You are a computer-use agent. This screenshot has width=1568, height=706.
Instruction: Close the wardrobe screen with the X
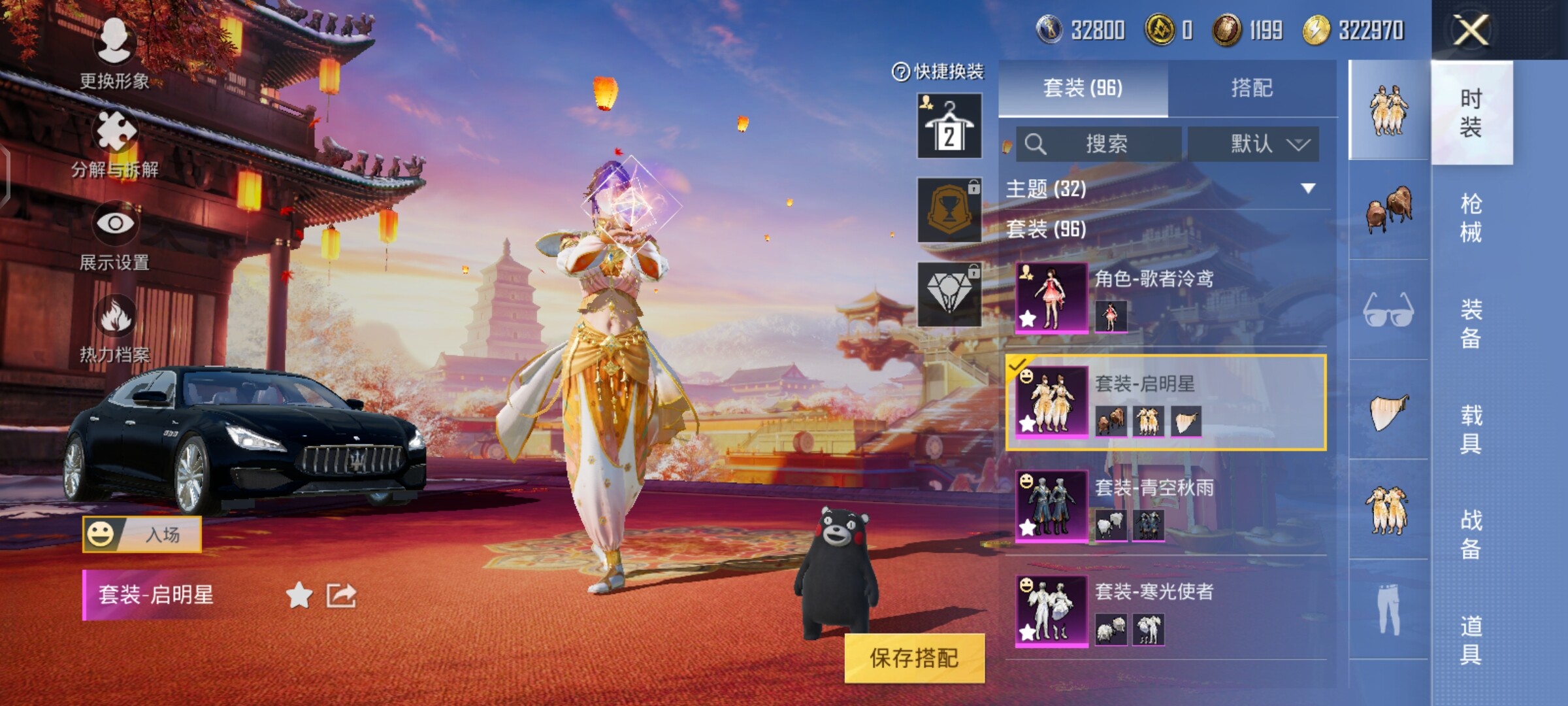point(1470,30)
